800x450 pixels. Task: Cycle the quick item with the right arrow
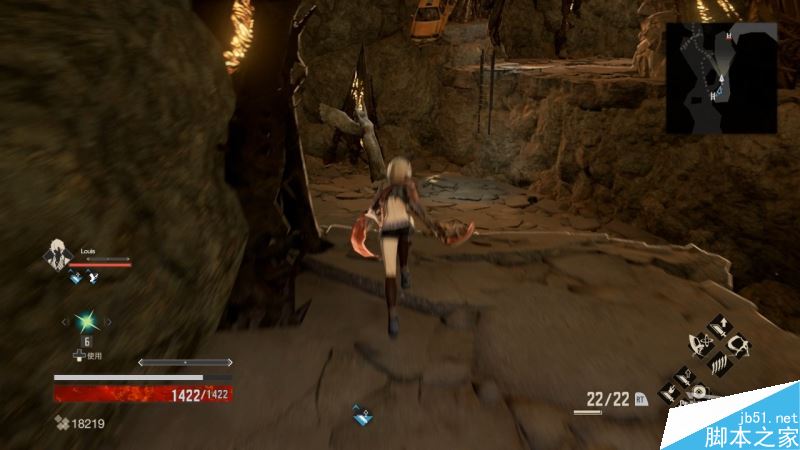point(109,321)
